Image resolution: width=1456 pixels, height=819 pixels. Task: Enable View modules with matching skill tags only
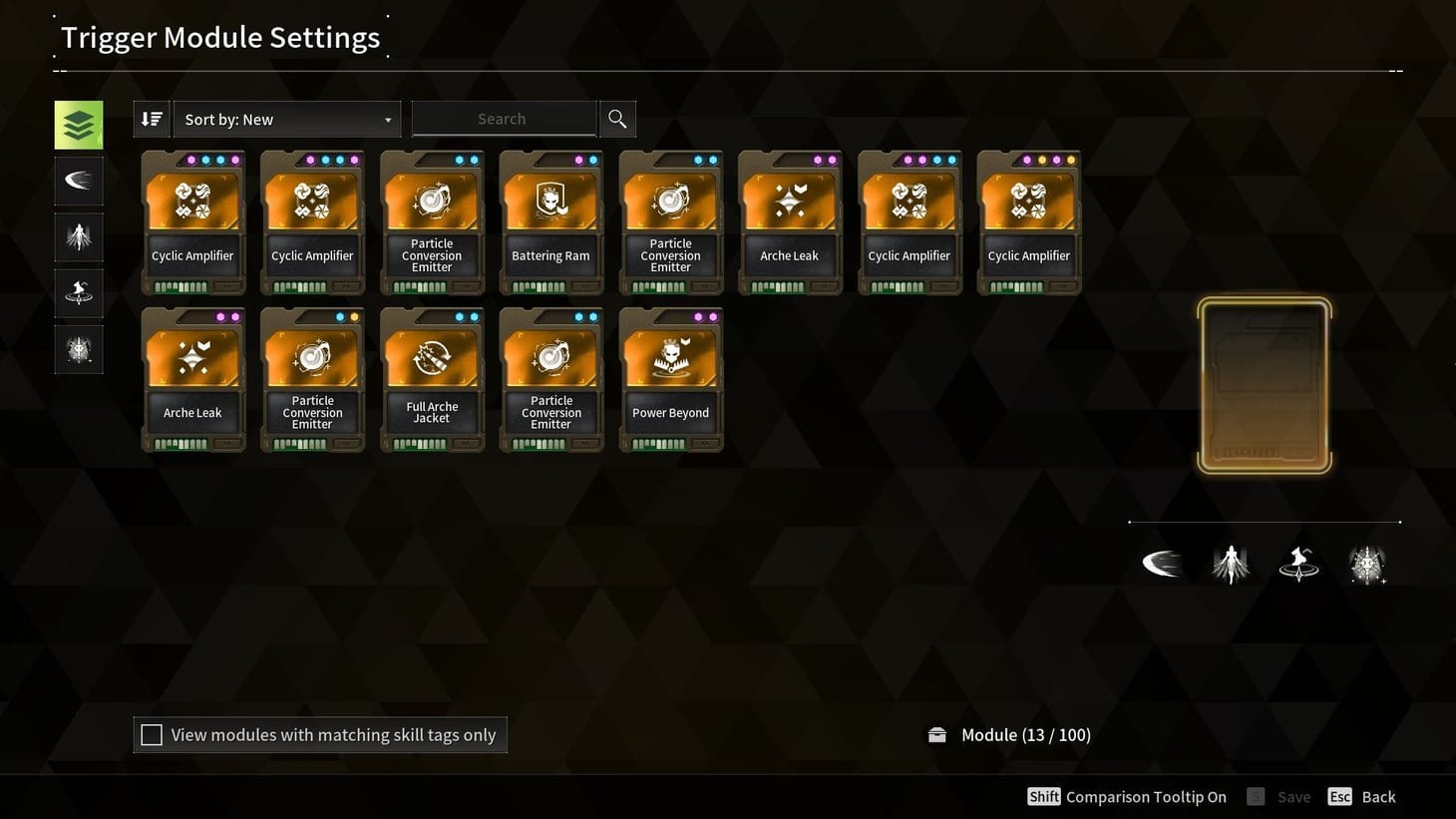coord(152,734)
